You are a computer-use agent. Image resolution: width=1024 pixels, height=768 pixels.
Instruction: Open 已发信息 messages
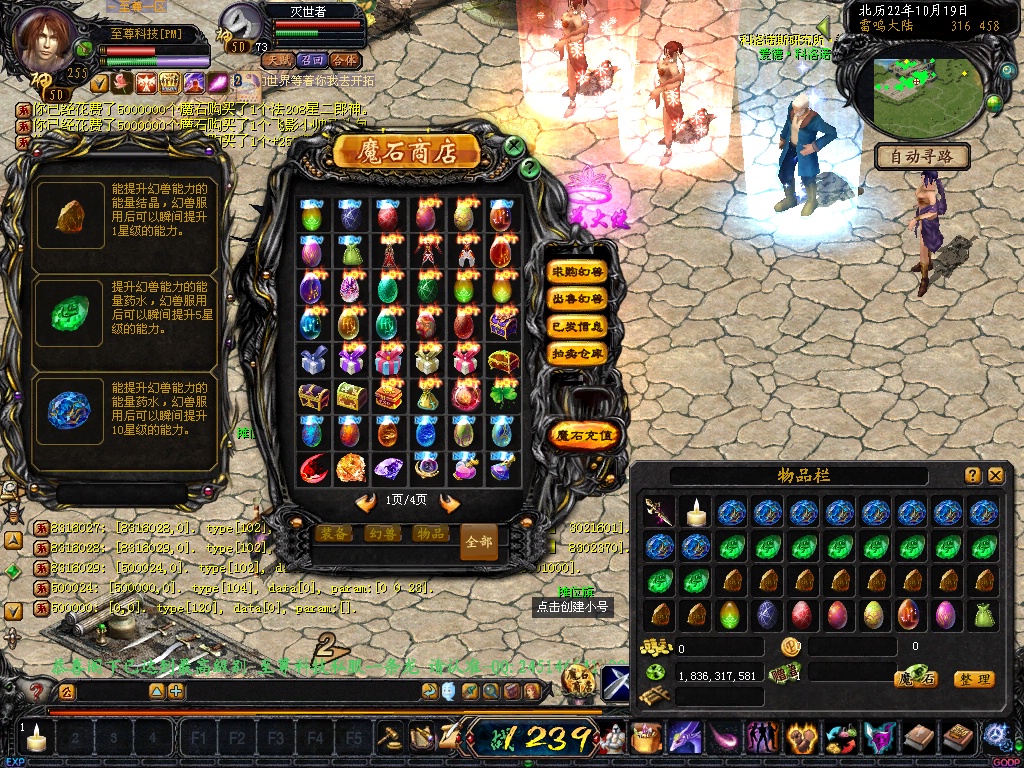[577, 325]
